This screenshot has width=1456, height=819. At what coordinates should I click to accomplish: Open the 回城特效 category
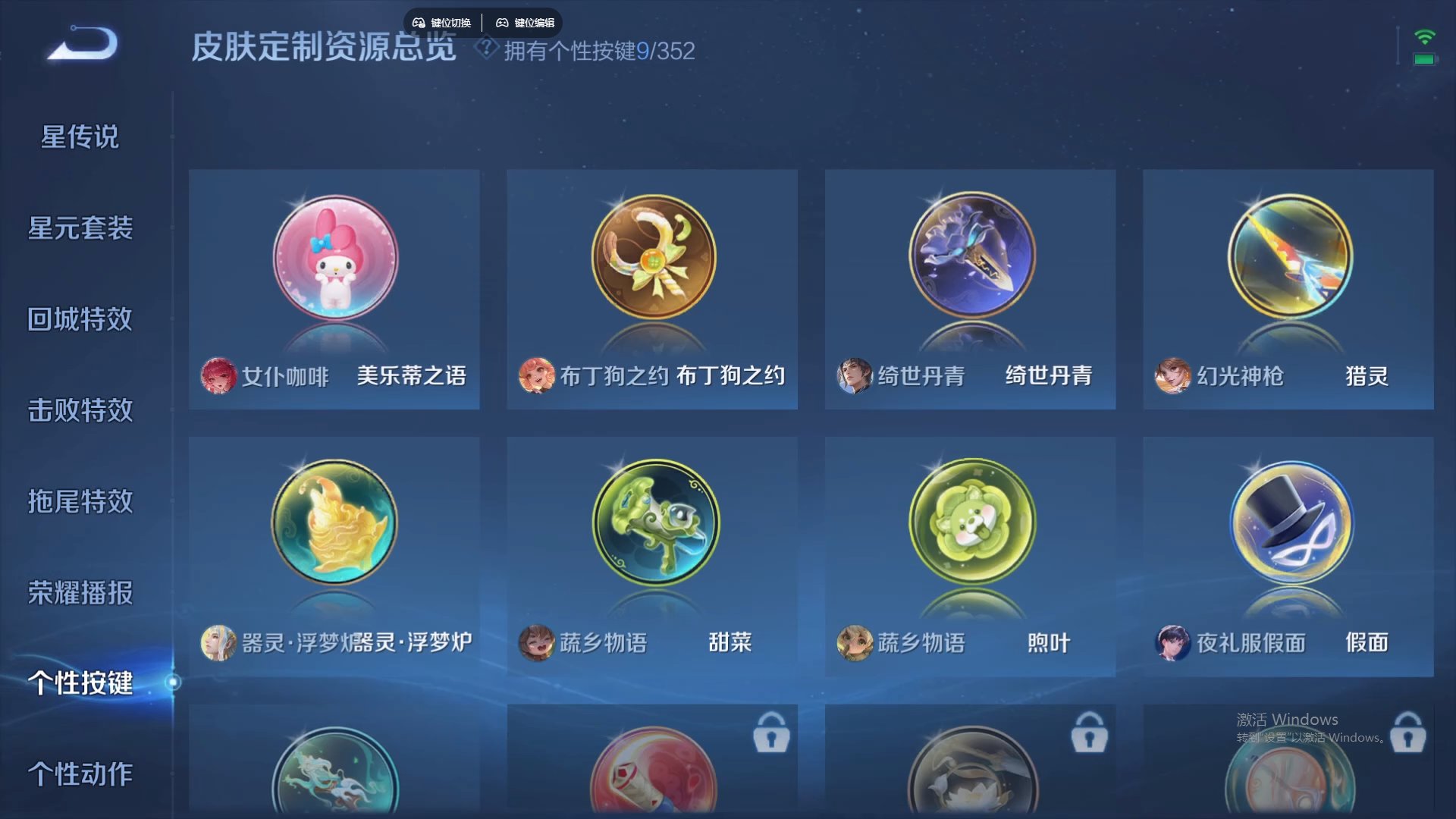tap(78, 320)
